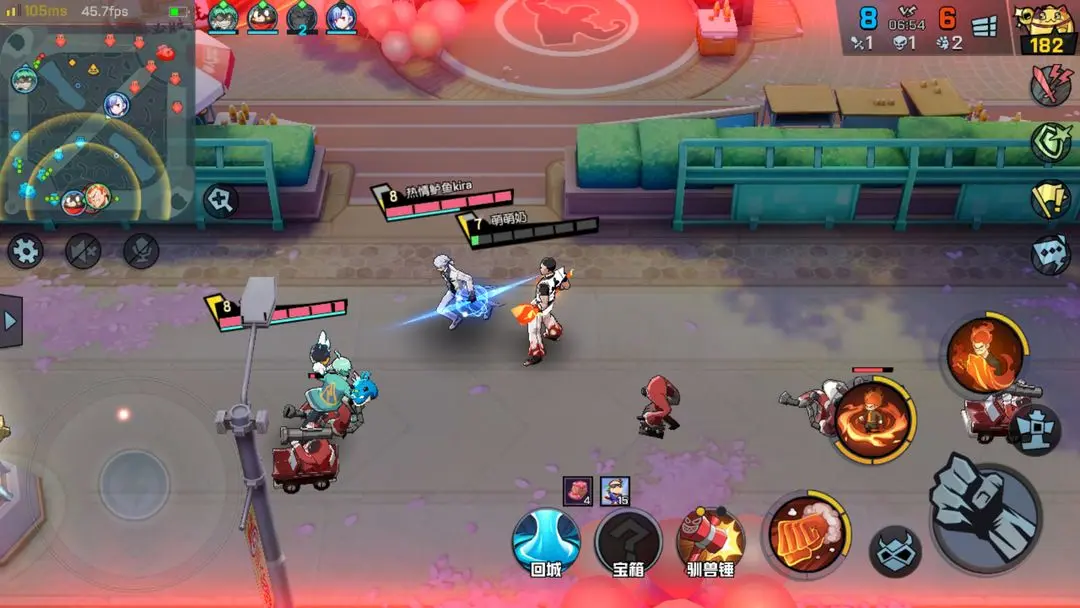Toggle the muted speaker button

(83, 251)
